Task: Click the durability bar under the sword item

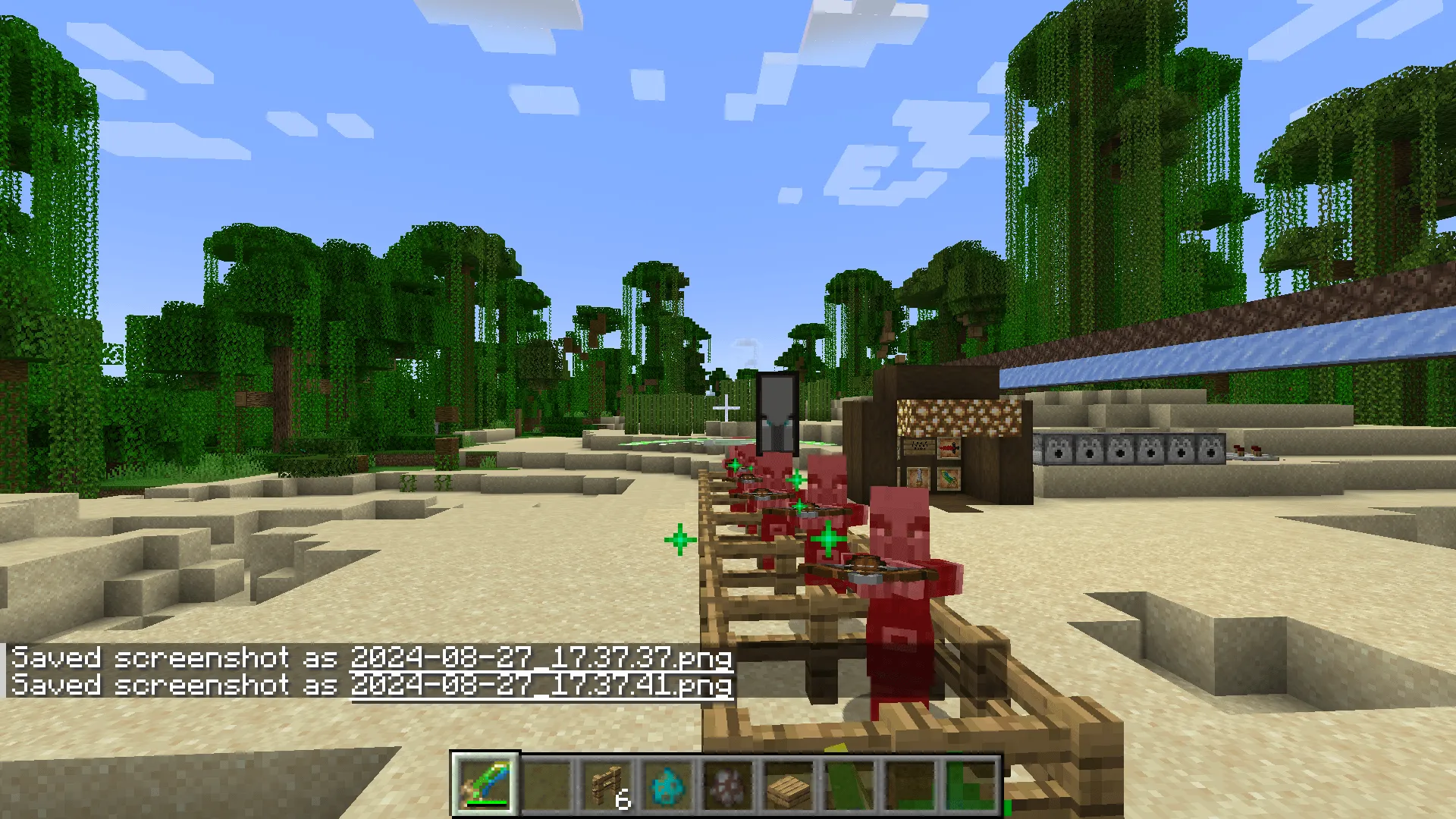Action: point(487,802)
